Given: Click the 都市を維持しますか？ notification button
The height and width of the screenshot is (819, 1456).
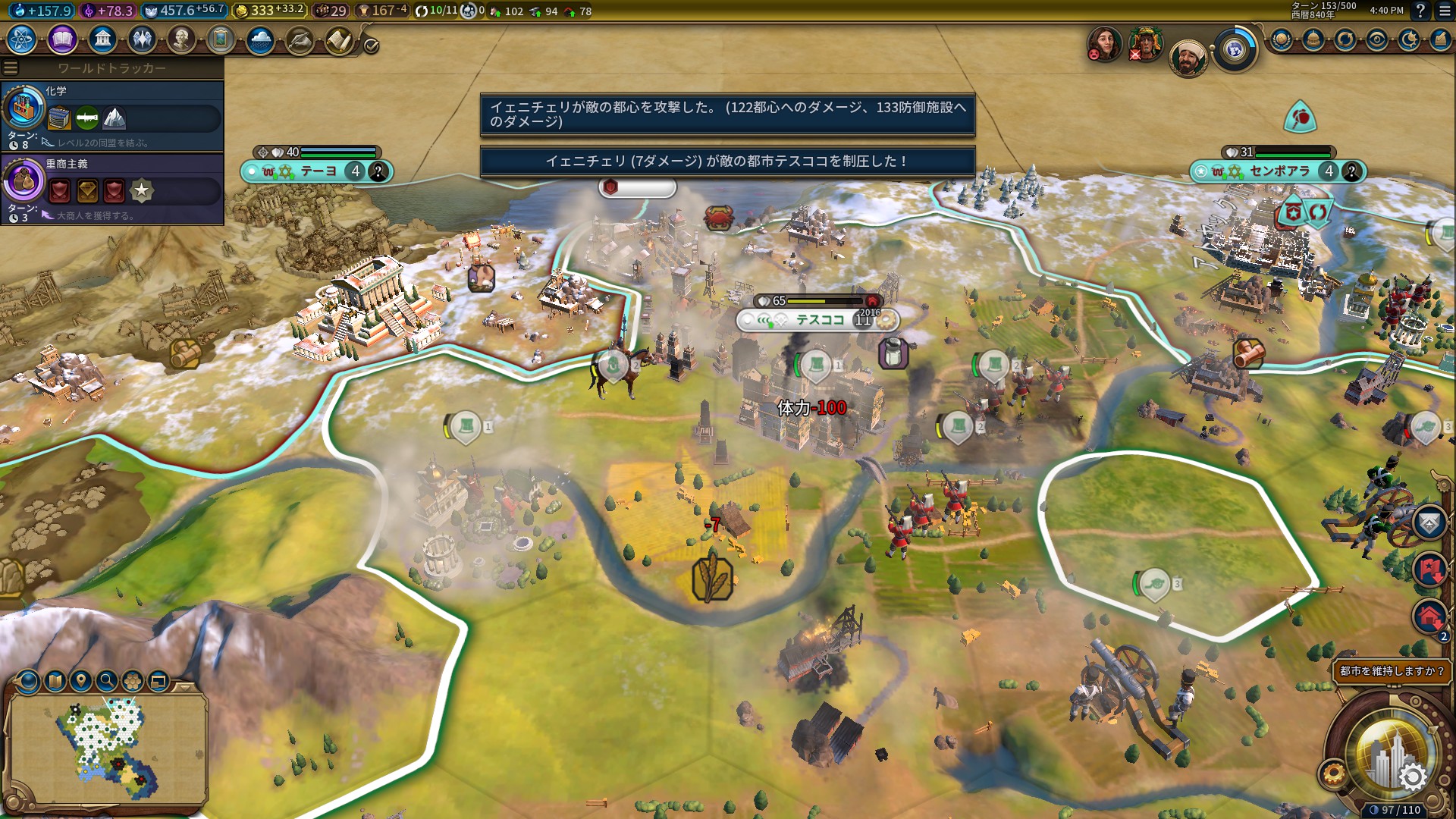Looking at the screenshot, I should click(x=1392, y=671).
